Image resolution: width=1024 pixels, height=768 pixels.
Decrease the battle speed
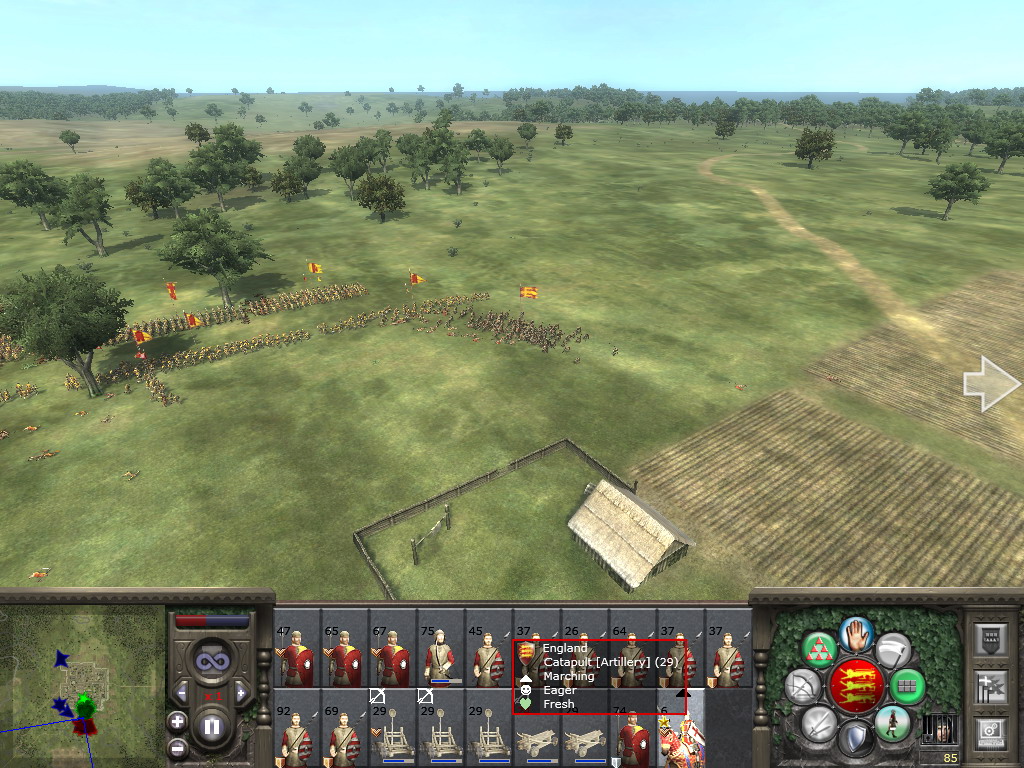click(x=182, y=692)
